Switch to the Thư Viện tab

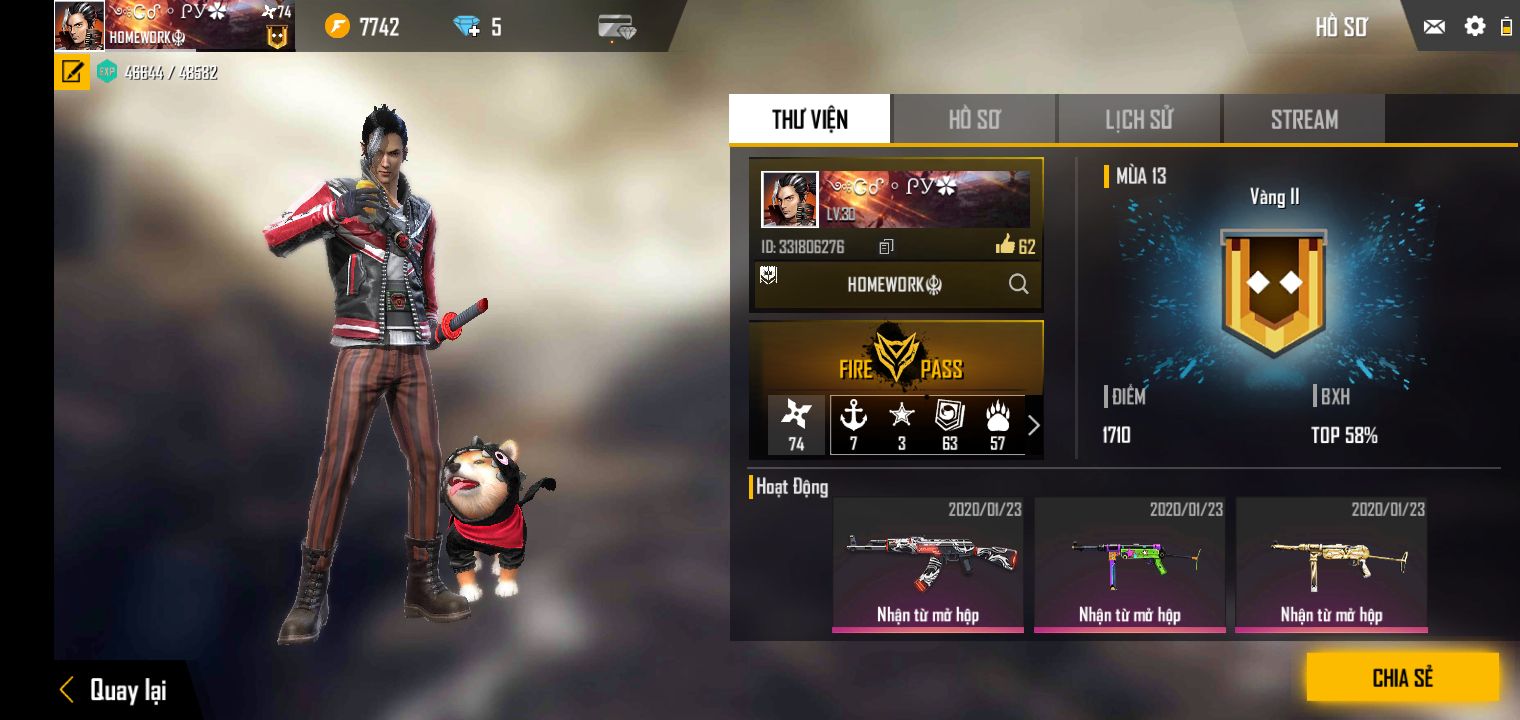pyautogui.click(x=809, y=120)
